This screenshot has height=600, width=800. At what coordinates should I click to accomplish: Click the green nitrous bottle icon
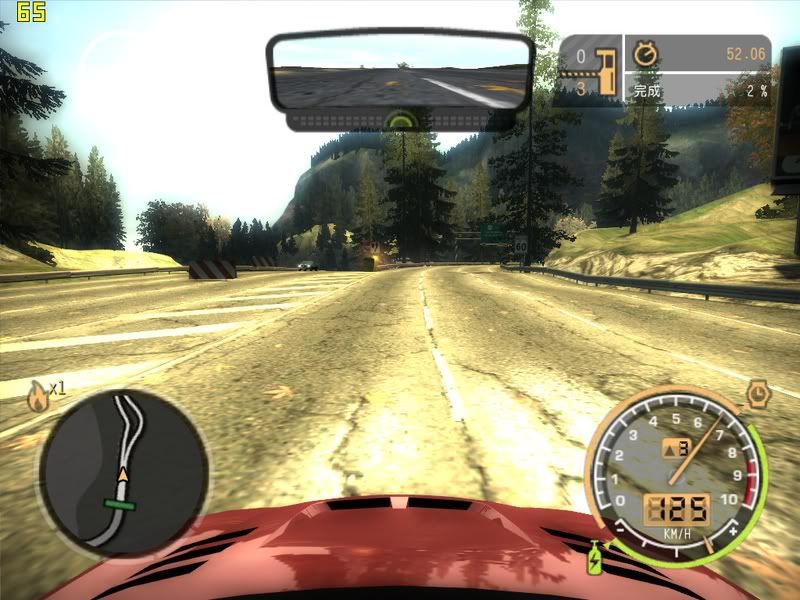(x=596, y=558)
